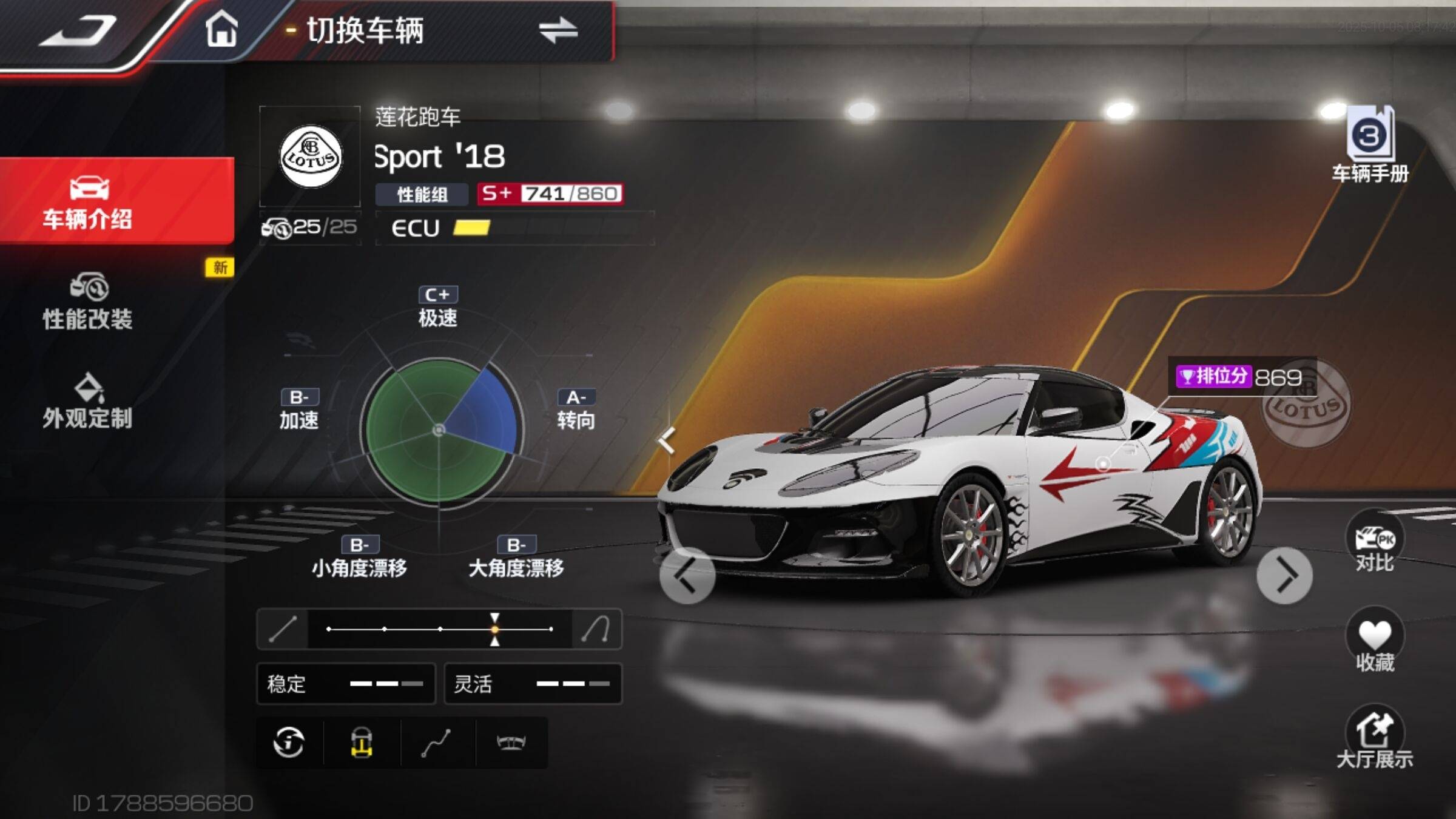
Task: Open the curve graph icon
Action: coord(436,743)
